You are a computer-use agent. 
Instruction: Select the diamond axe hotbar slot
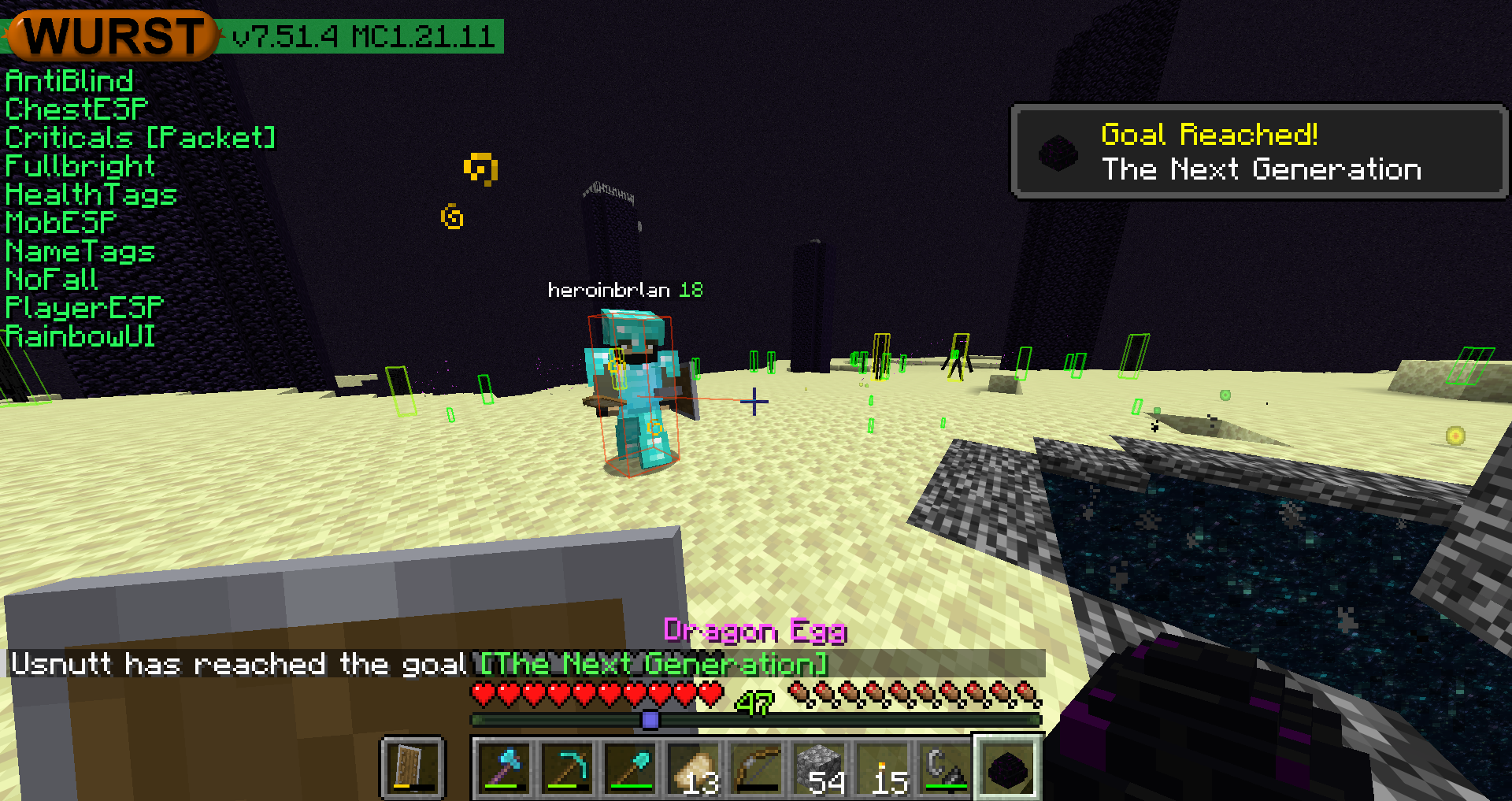(505, 768)
